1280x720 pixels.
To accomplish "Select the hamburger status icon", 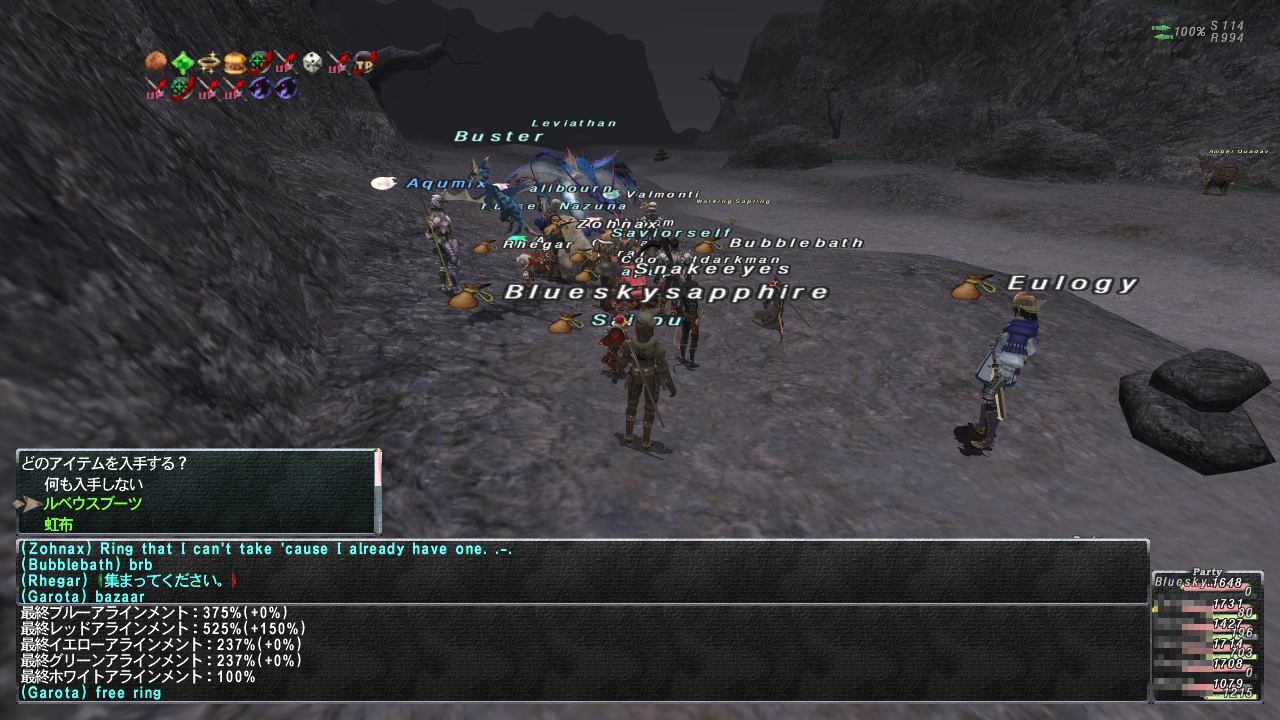I will pos(235,63).
